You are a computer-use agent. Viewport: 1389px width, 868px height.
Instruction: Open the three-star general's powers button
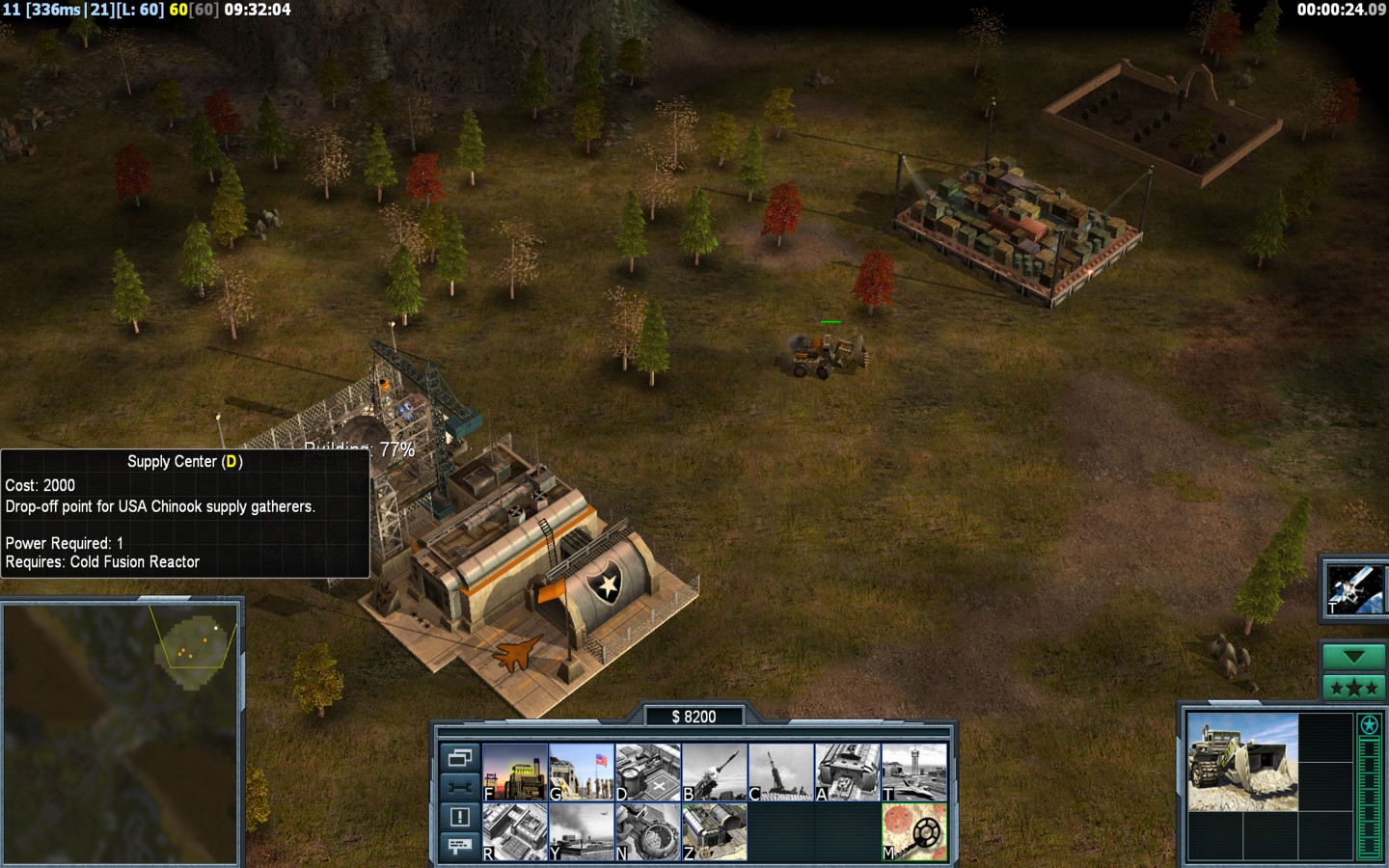(x=1353, y=688)
